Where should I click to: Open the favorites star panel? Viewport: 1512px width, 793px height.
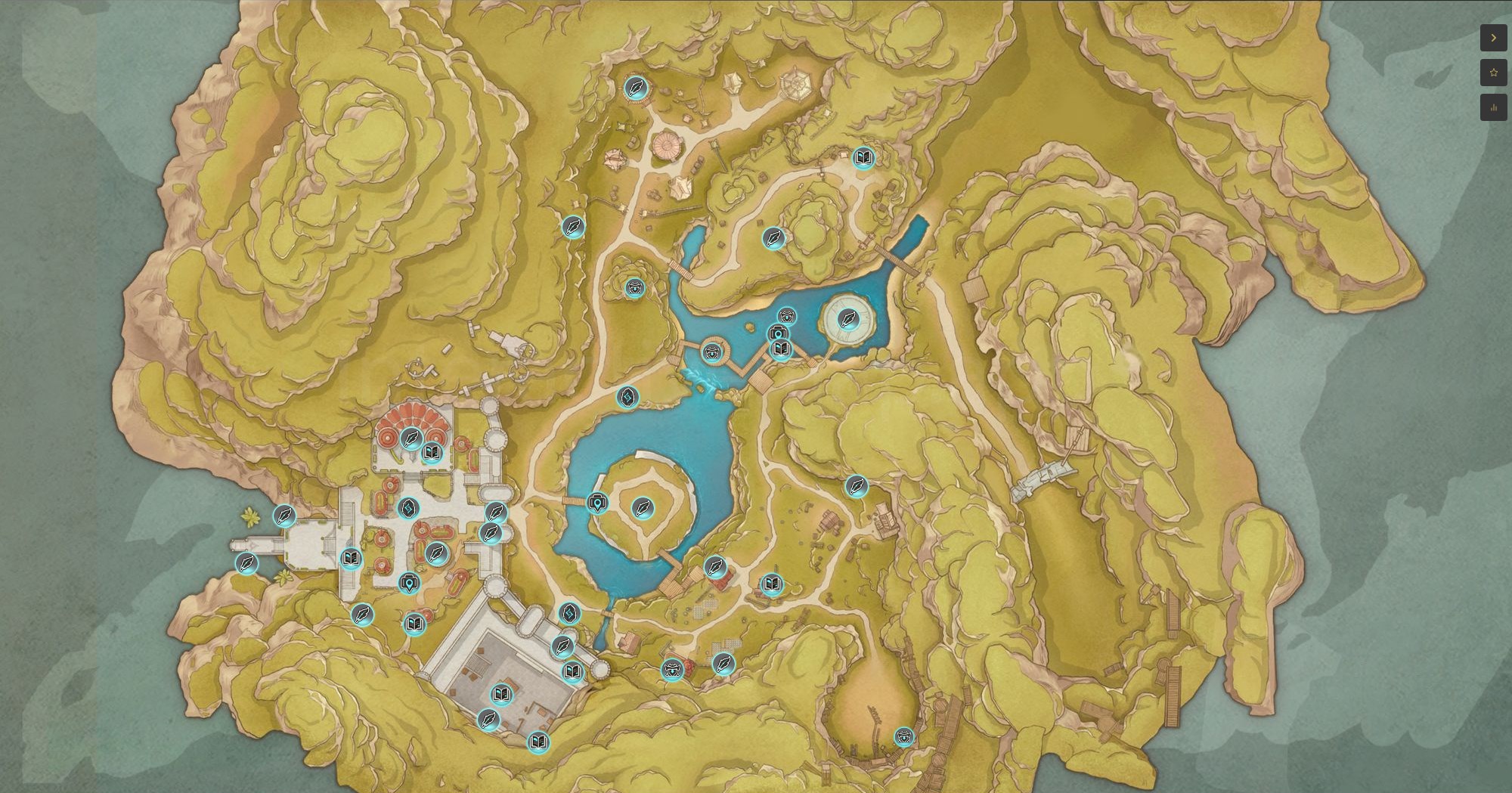pyautogui.click(x=1493, y=73)
